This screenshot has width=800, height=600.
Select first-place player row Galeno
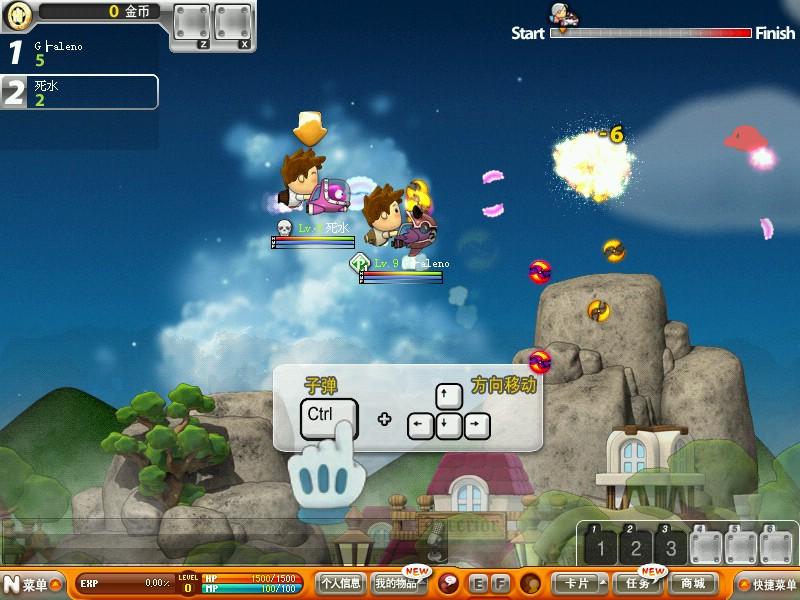(x=80, y=53)
